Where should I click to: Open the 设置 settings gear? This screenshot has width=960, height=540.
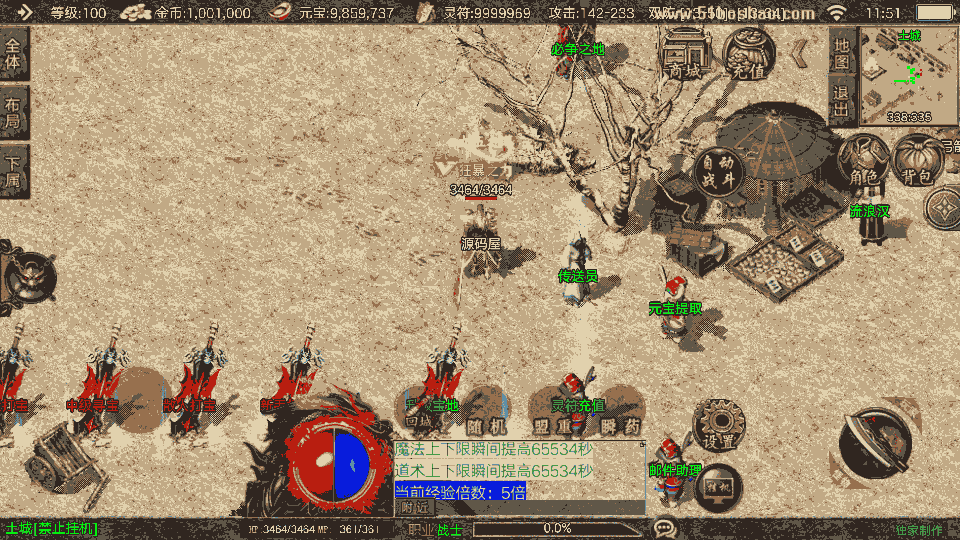718,425
